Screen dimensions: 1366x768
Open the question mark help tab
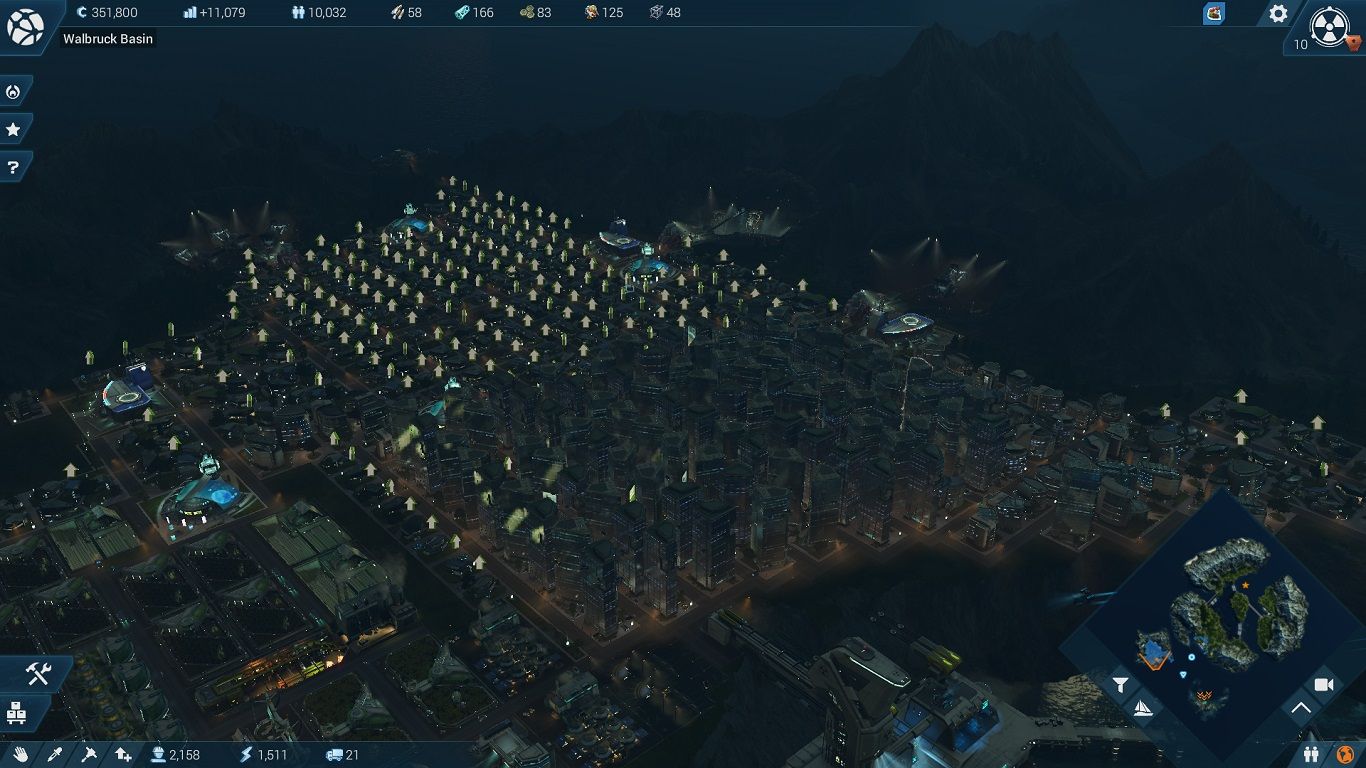(13, 167)
